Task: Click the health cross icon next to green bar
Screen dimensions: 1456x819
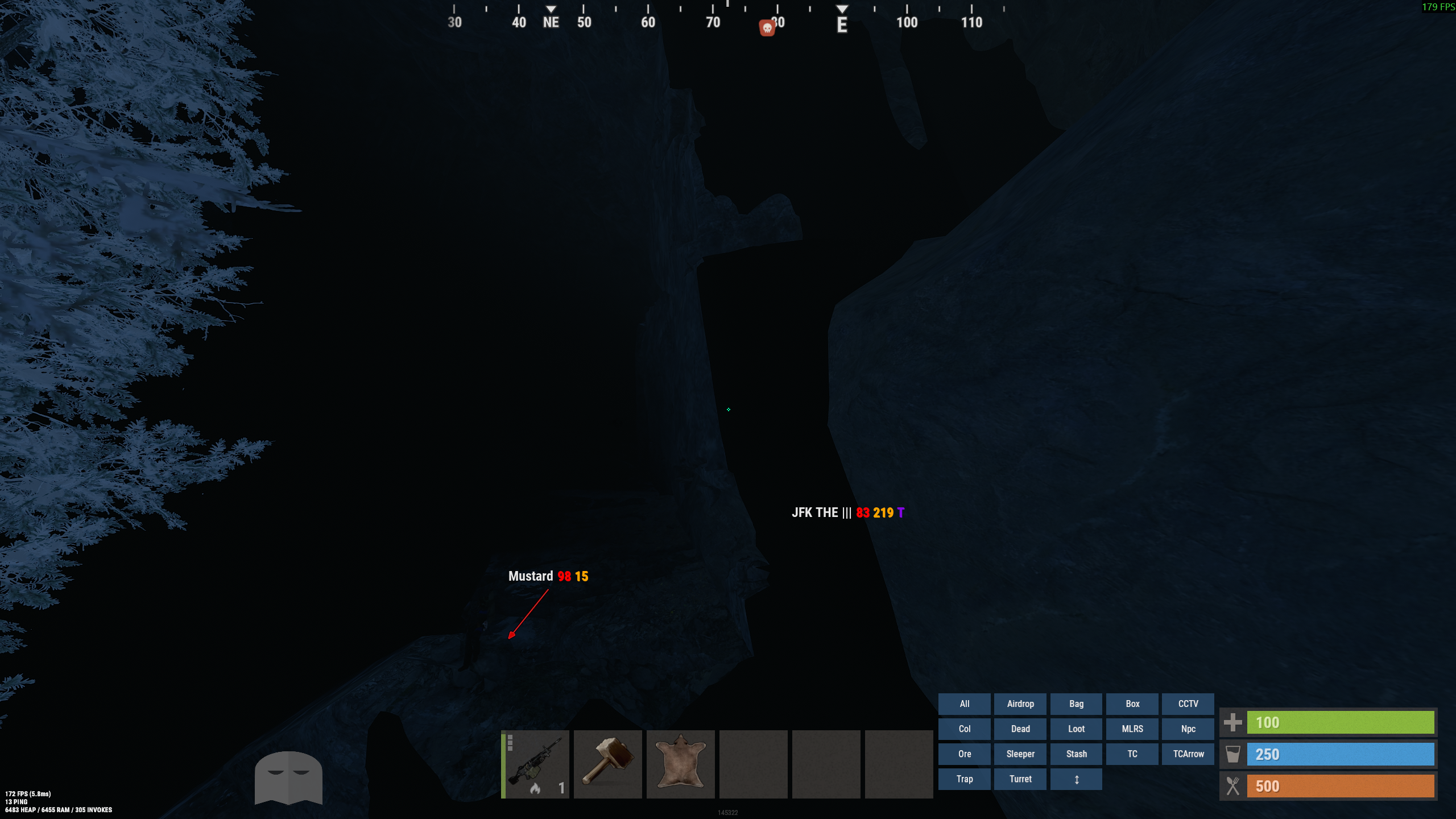Action: click(1233, 722)
